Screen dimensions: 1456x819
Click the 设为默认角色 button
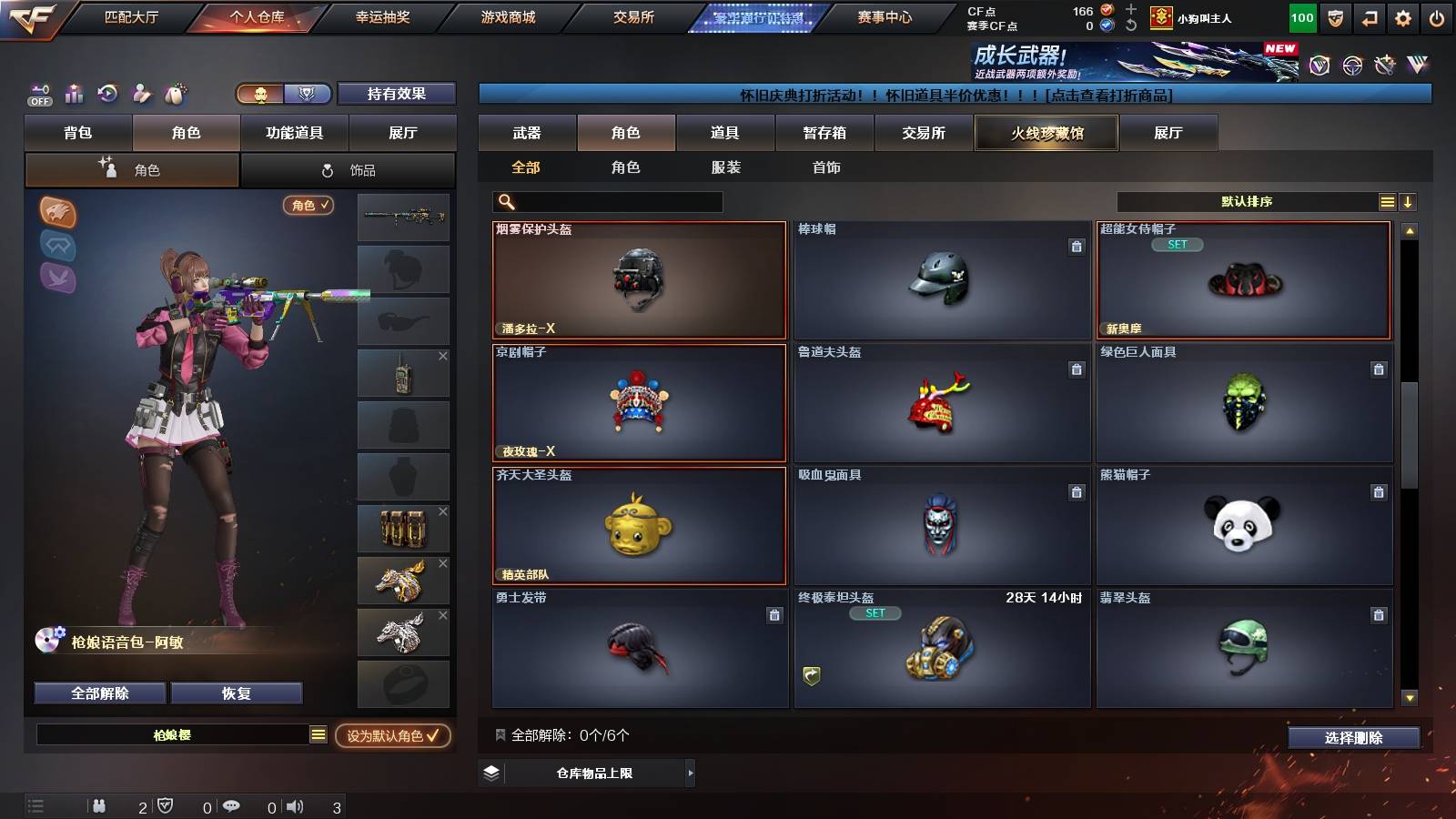pos(393,737)
